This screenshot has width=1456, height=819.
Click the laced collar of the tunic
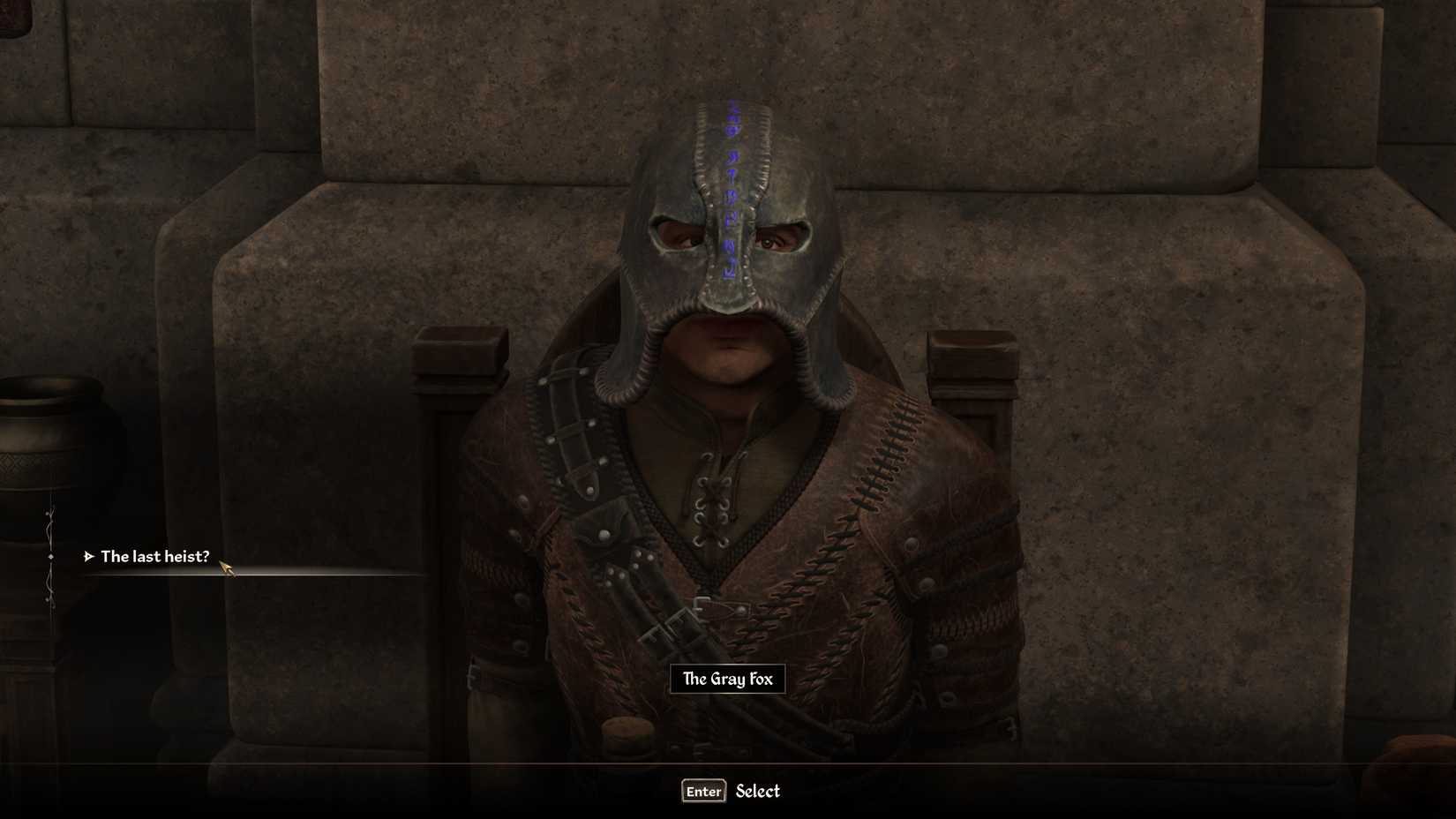click(x=715, y=494)
